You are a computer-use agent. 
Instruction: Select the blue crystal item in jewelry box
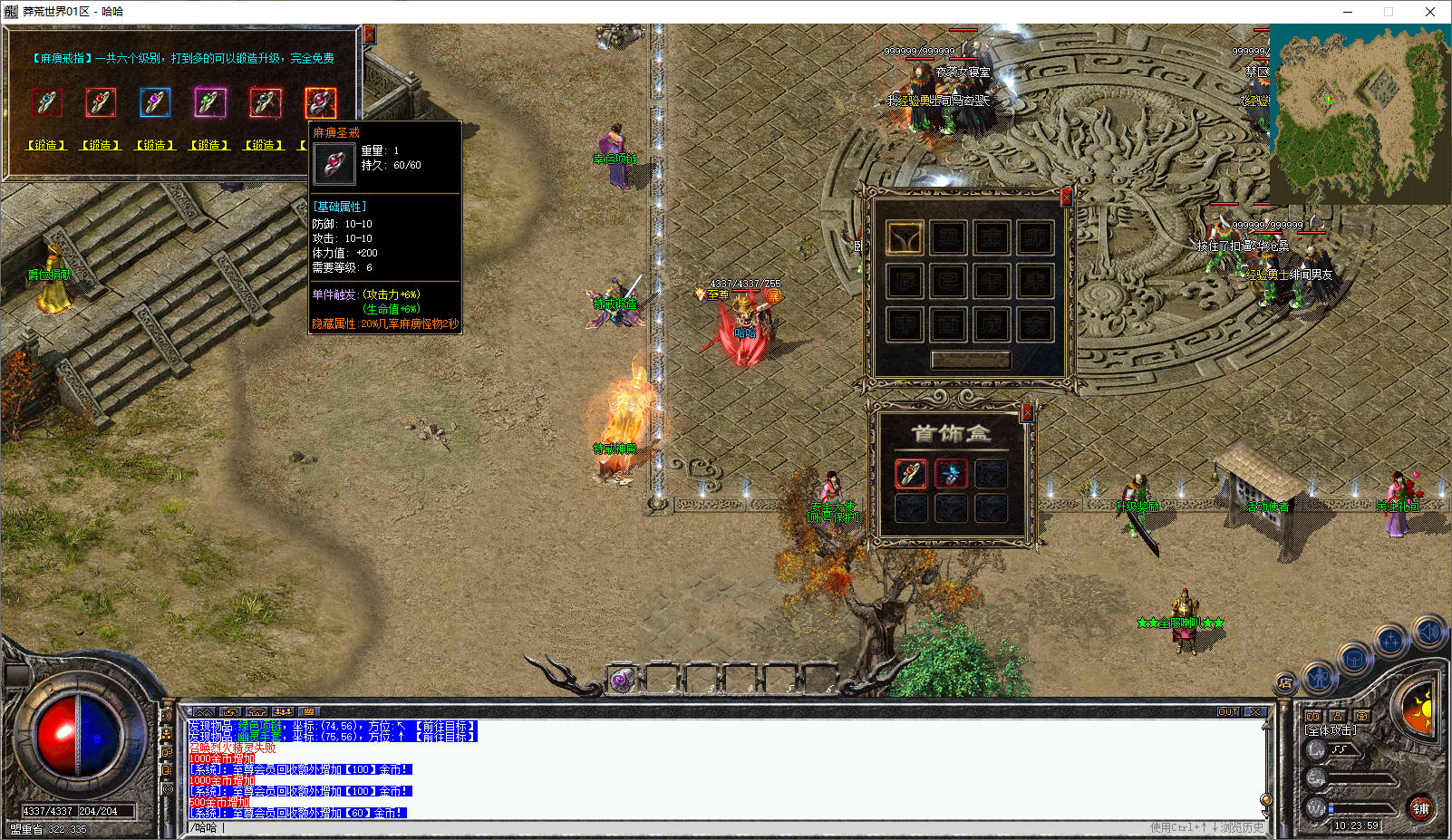pyautogui.click(x=951, y=473)
